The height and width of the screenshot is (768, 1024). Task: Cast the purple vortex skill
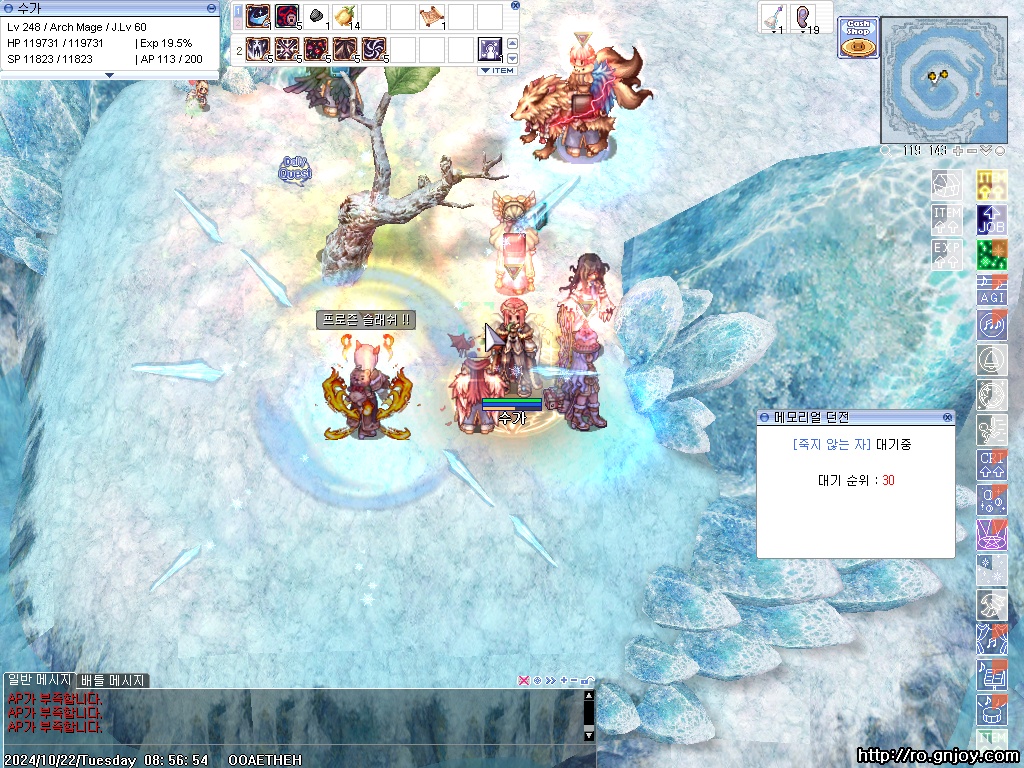tap(374, 48)
